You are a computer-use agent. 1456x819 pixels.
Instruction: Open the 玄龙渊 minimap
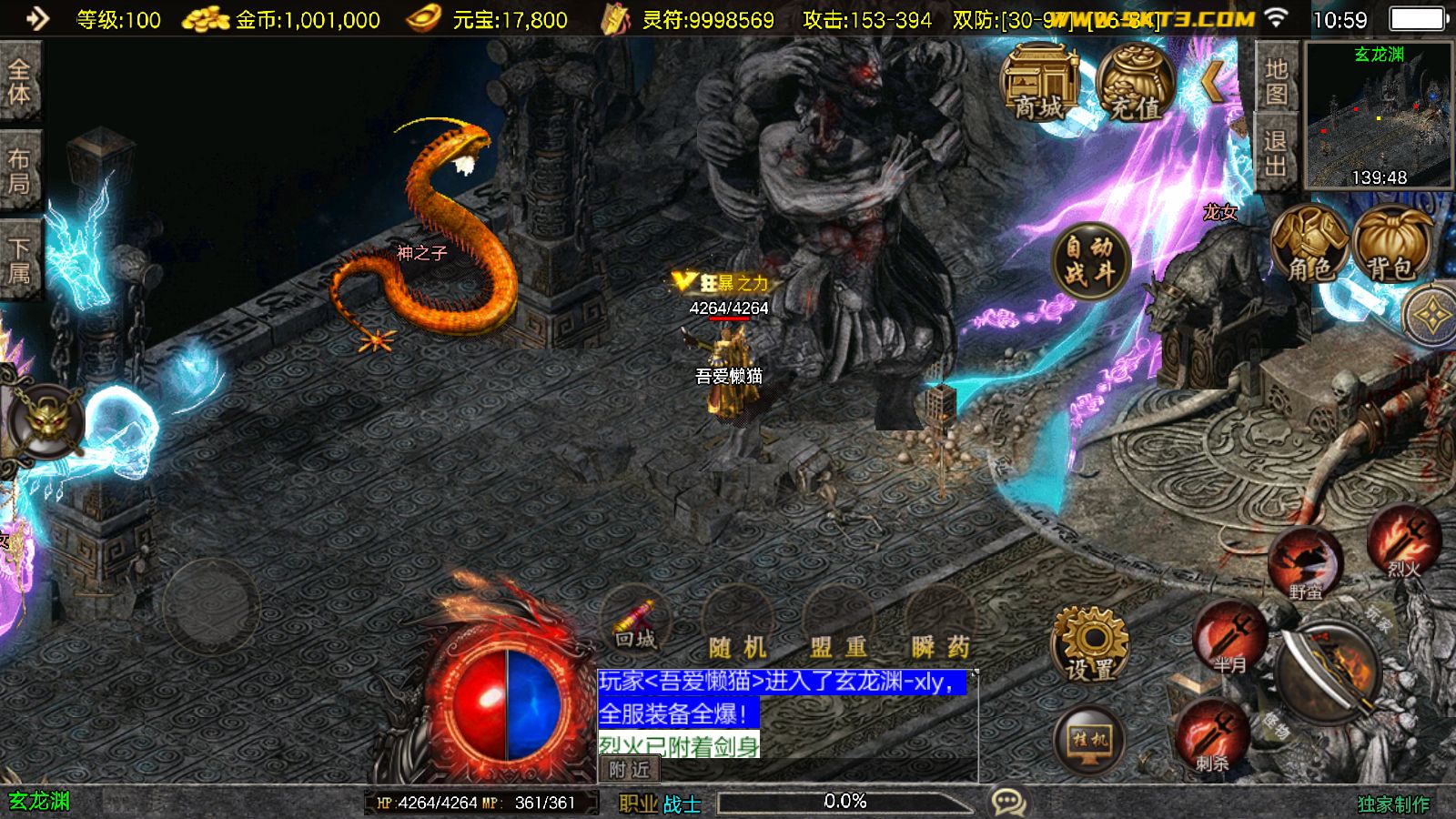click(x=1379, y=116)
